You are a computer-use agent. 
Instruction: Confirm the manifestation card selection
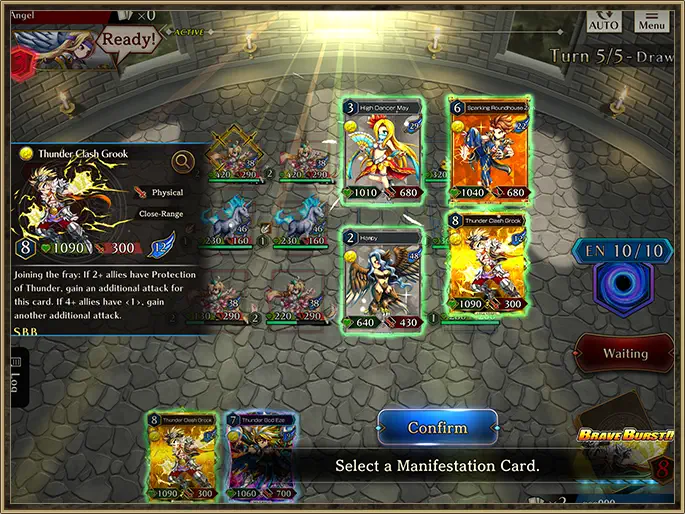(437, 428)
